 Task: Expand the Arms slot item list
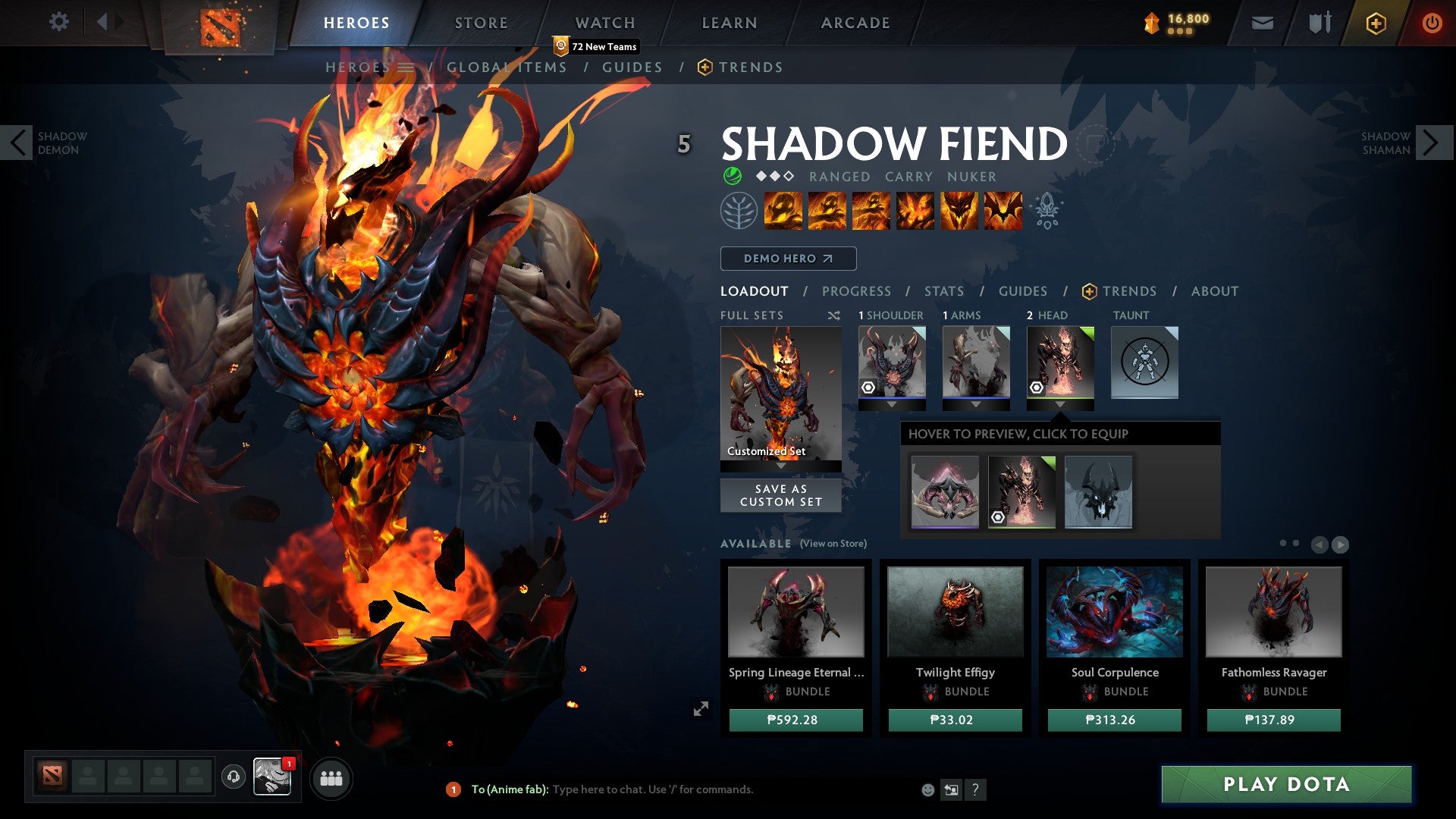(976, 404)
